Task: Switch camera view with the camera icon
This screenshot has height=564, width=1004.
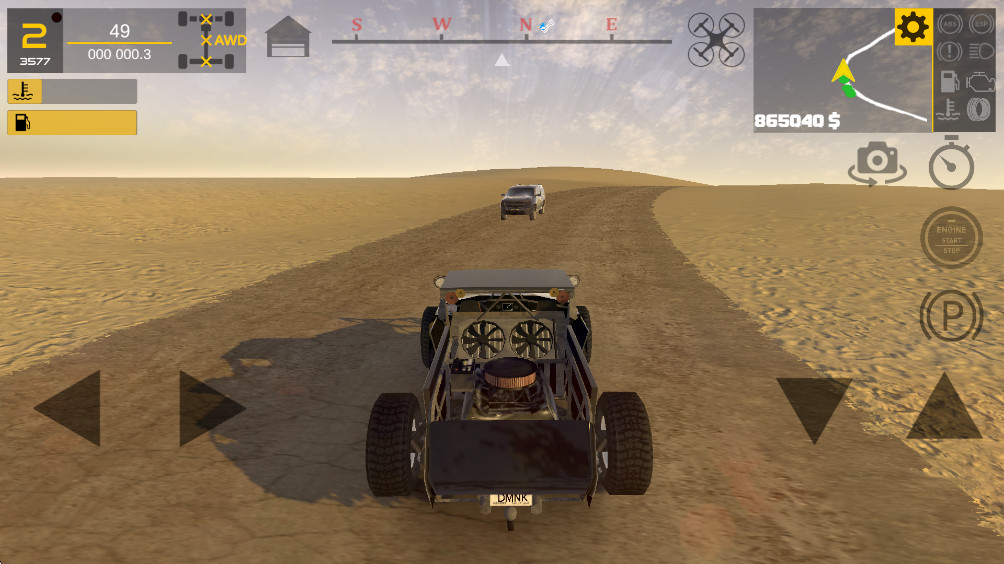Action: (x=877, y=163)
